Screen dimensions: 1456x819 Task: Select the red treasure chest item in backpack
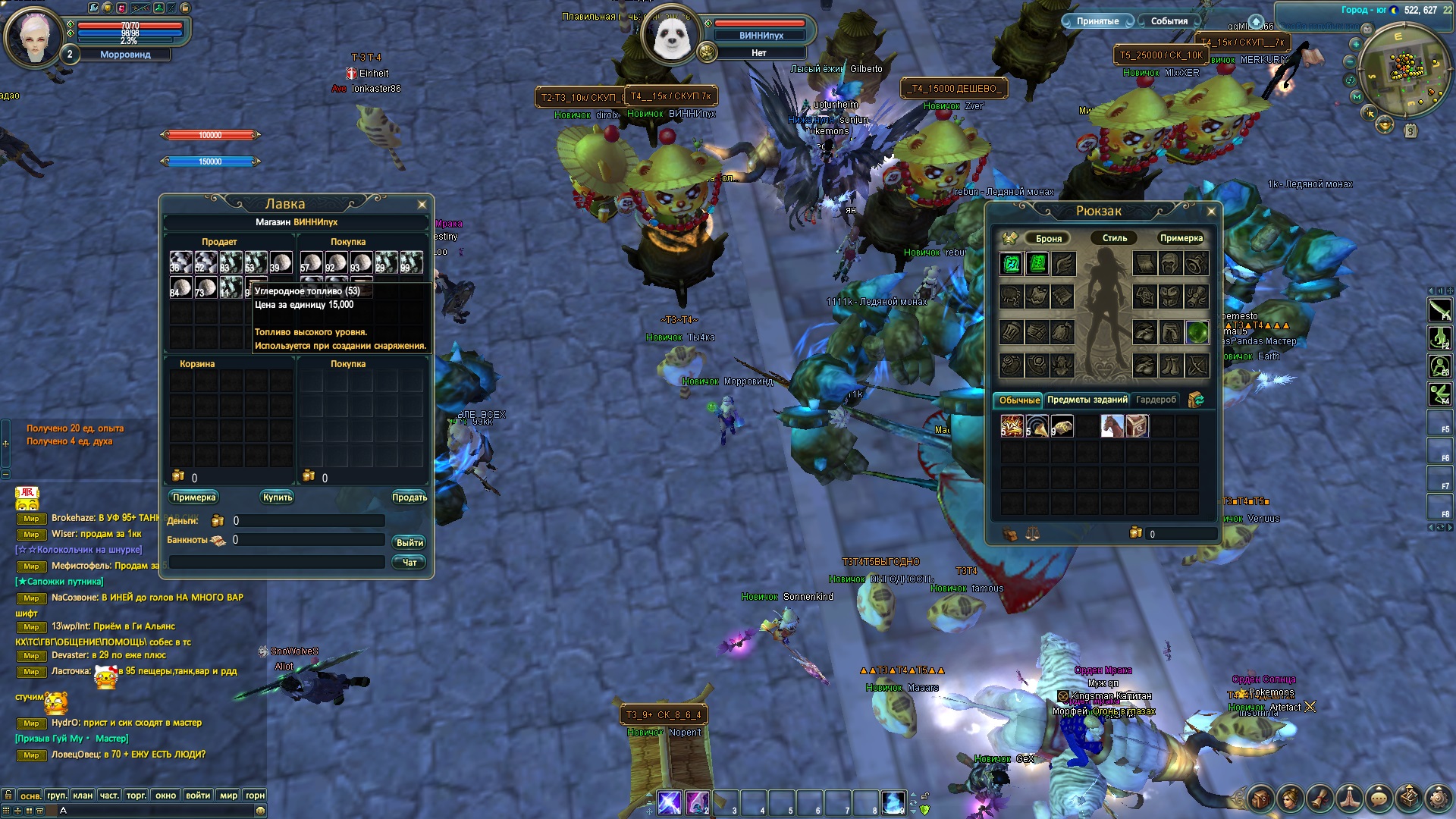click(x=1137, y=426)
